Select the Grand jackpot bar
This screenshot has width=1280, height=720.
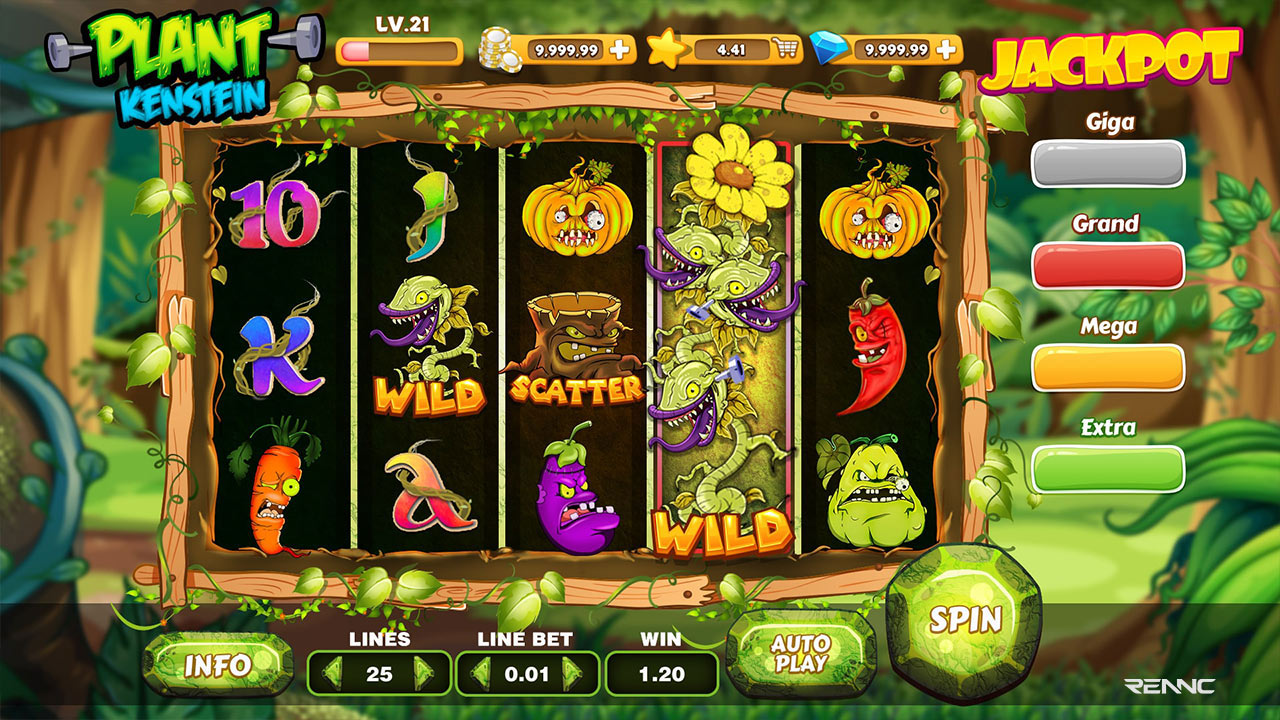pyautogui.click(x=1108, y=265)
